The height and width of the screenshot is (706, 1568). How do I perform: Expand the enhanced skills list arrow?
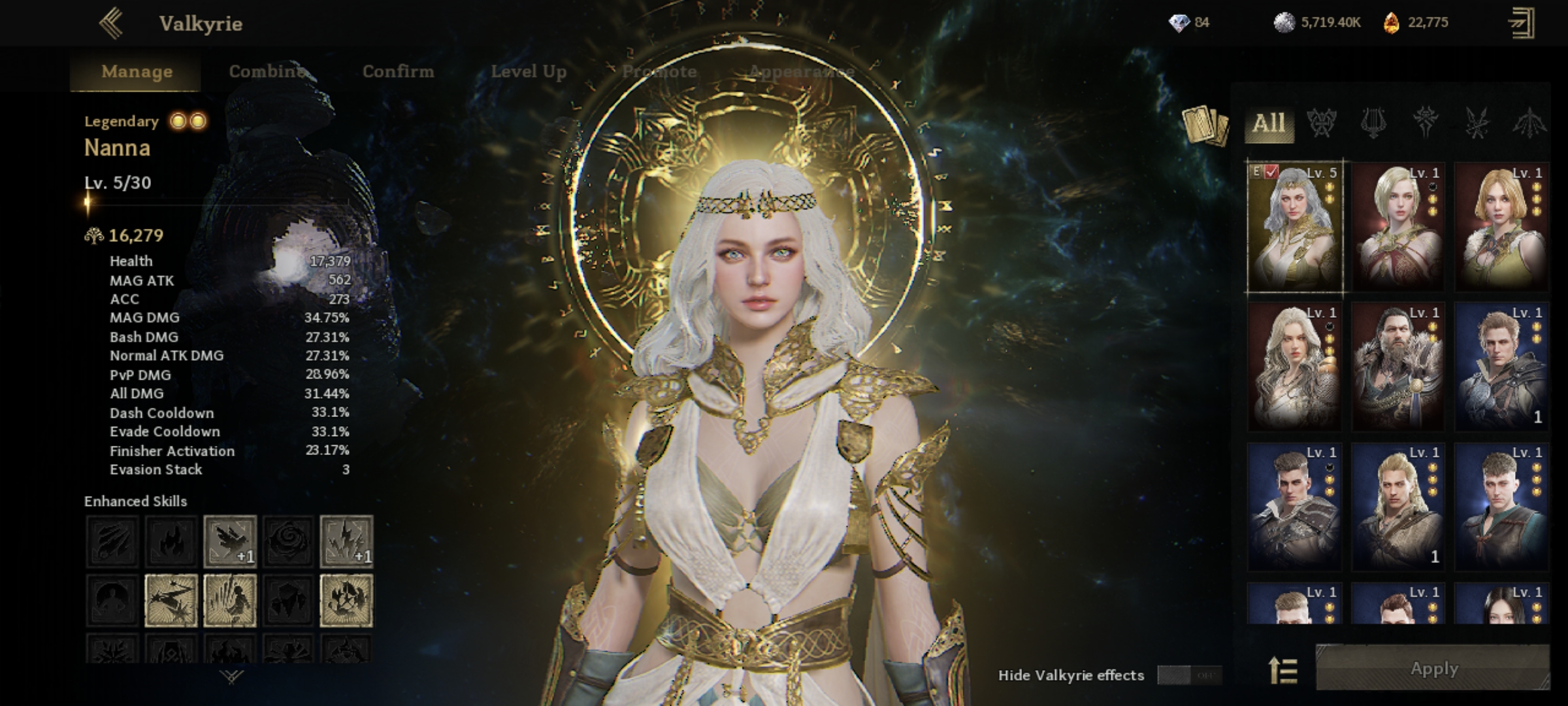pos(232,677)
